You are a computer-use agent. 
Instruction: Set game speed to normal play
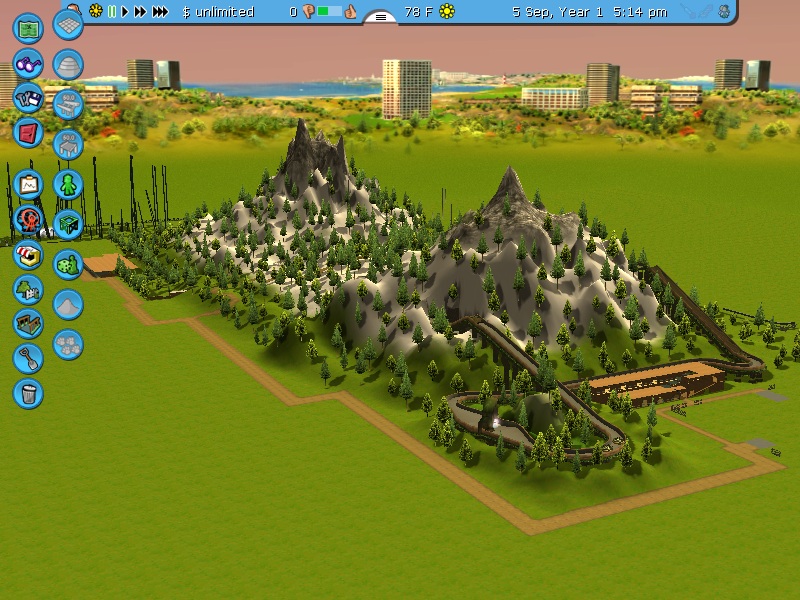(125, 12)
